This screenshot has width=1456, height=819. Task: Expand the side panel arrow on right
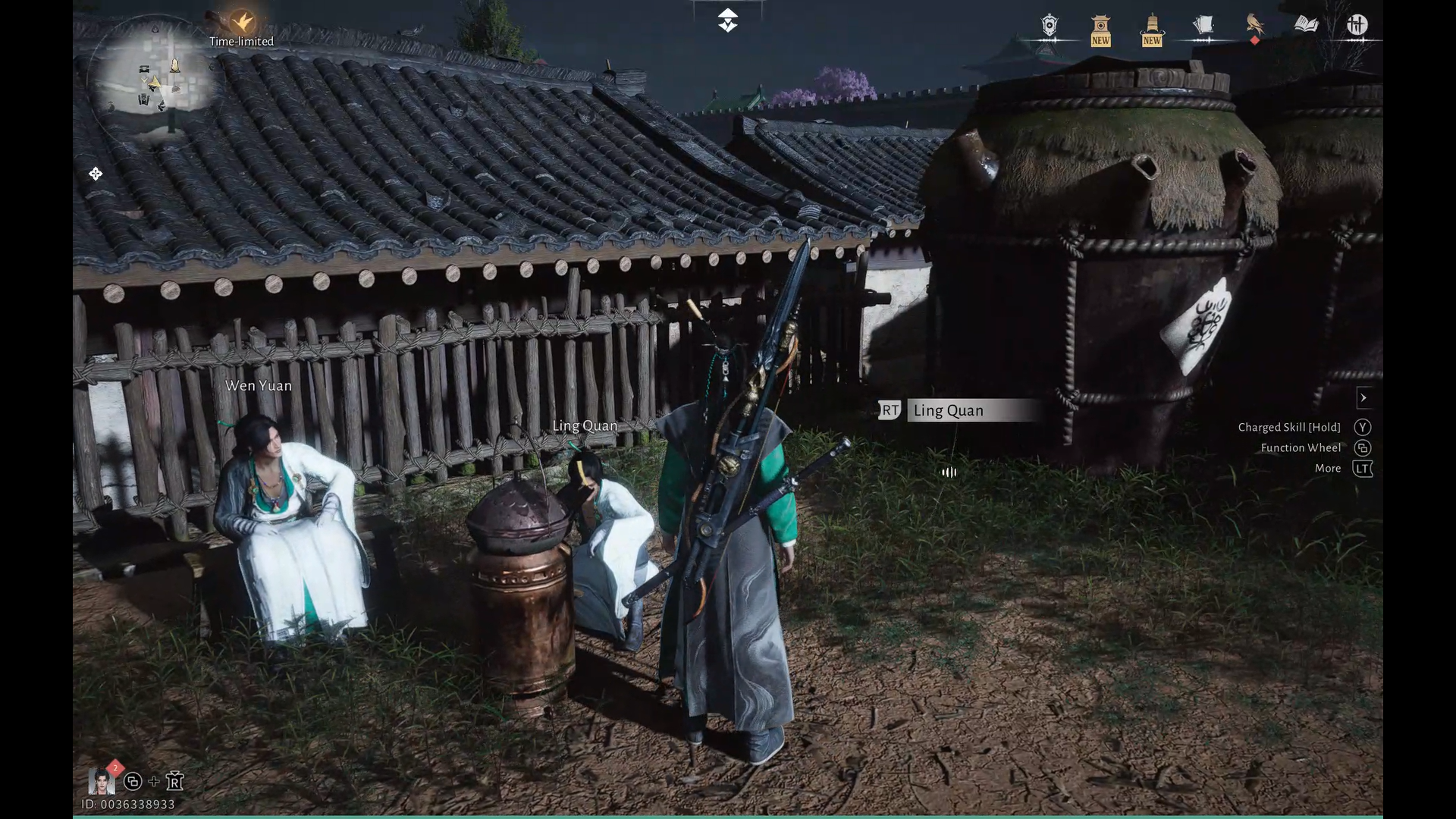point(1363,397)
